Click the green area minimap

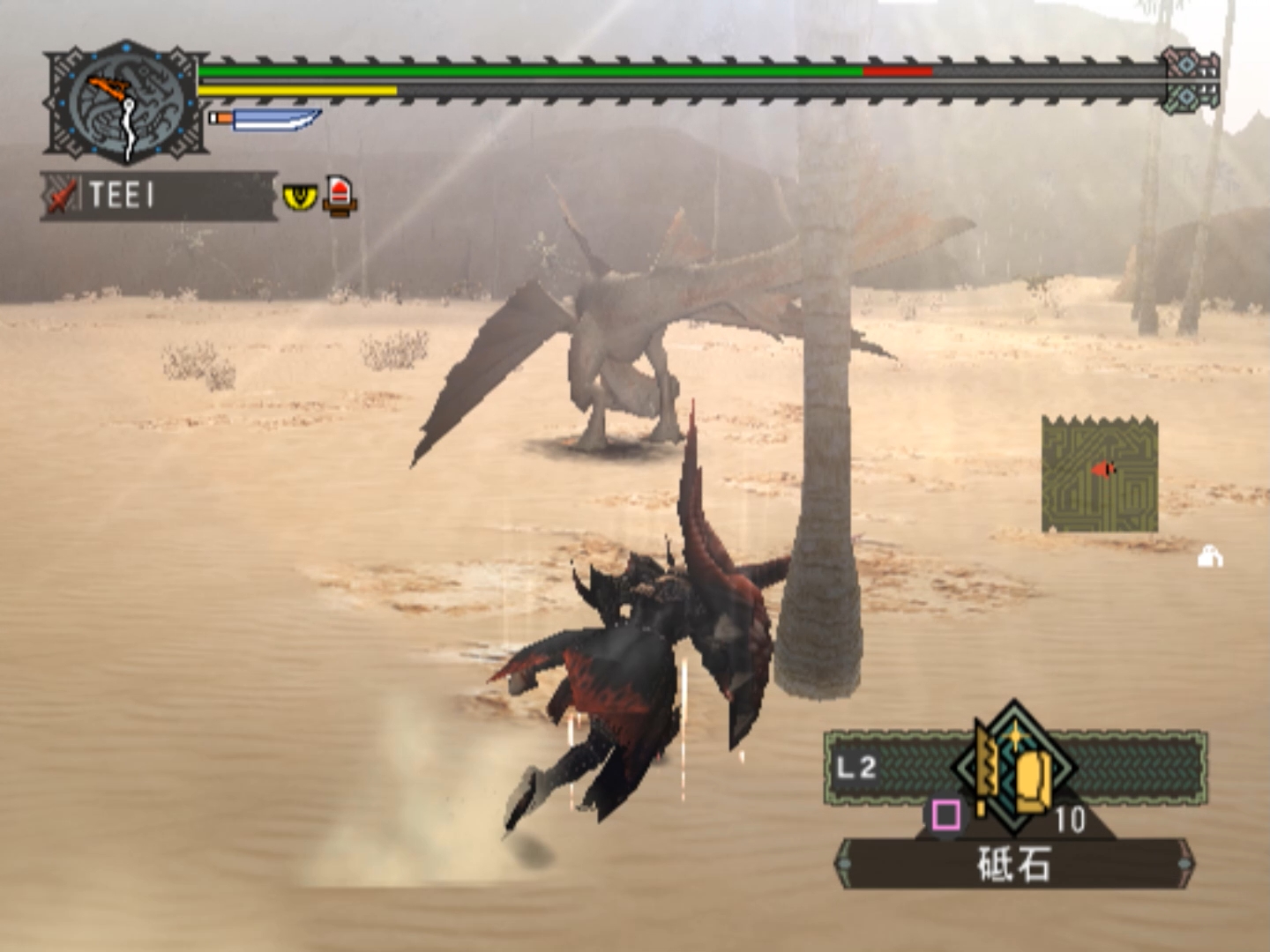(1099, 475)
